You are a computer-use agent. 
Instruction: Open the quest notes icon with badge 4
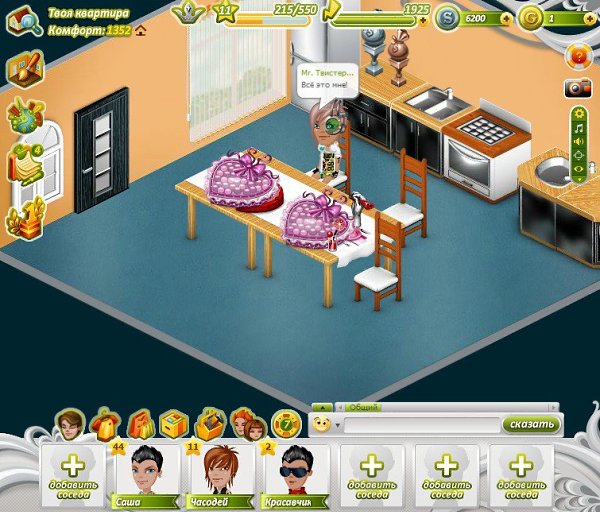24,163
